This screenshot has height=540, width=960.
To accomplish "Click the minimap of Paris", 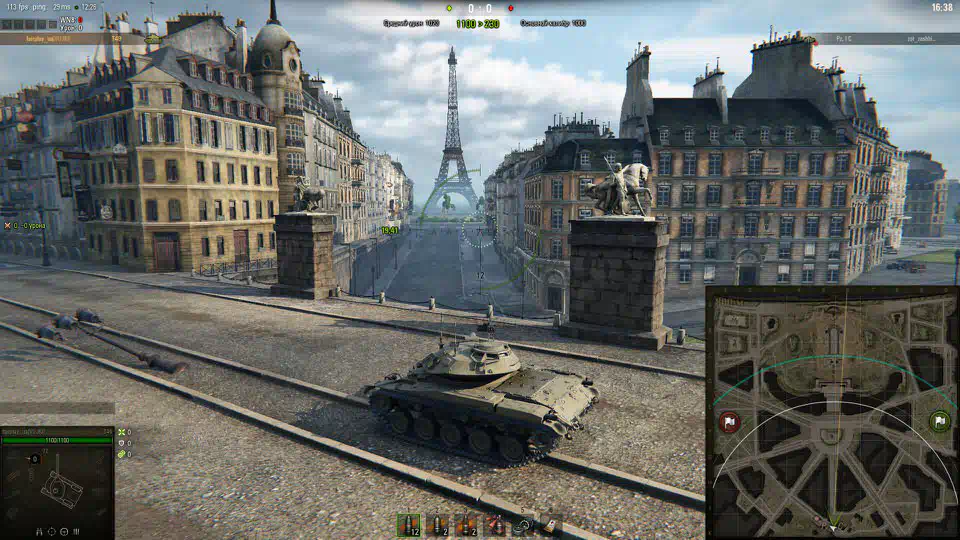I will tap(831, 412).
